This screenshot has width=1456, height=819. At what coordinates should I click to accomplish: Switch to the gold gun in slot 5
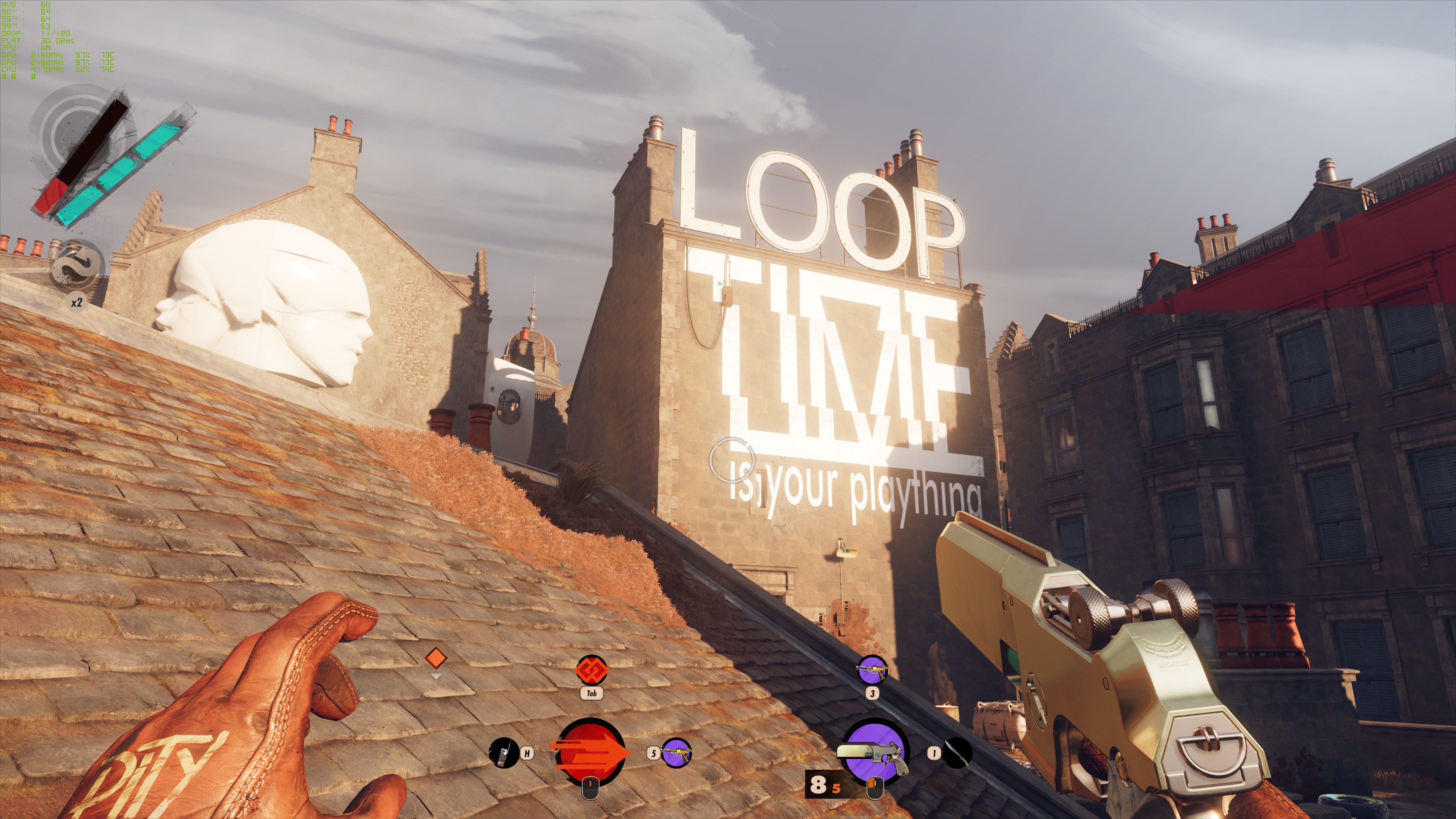675,753
